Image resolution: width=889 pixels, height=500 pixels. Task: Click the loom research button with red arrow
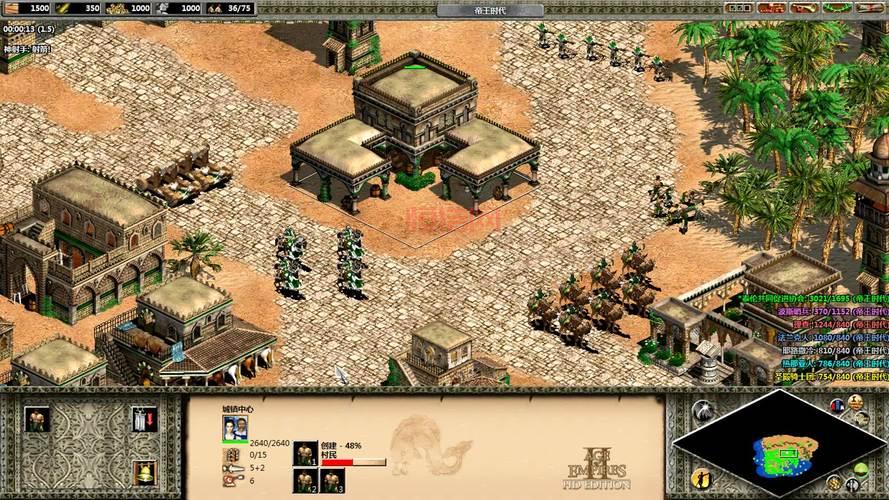pyautogui.click(x=144, y=419)
